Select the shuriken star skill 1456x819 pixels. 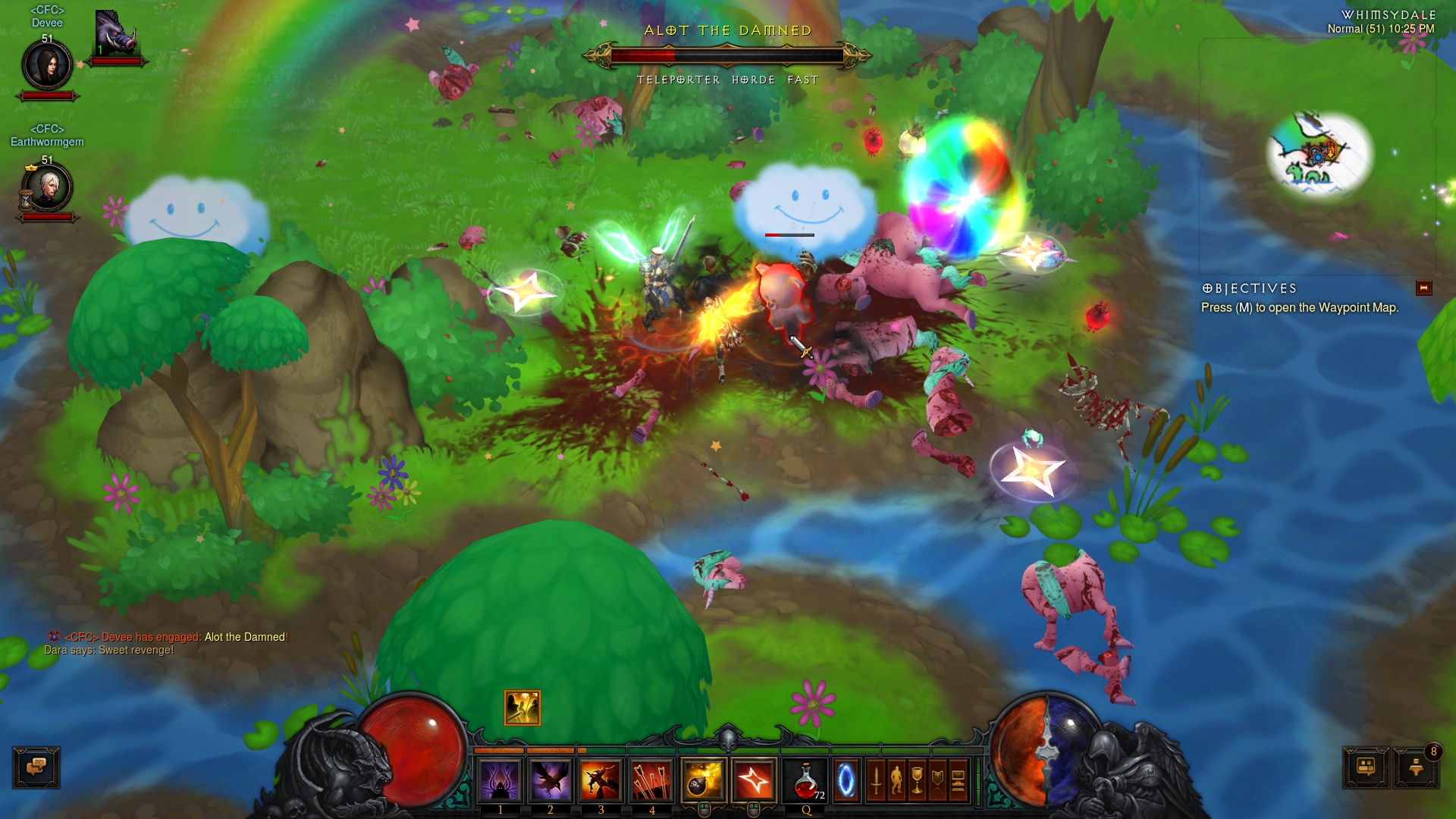tap(754, 780)
